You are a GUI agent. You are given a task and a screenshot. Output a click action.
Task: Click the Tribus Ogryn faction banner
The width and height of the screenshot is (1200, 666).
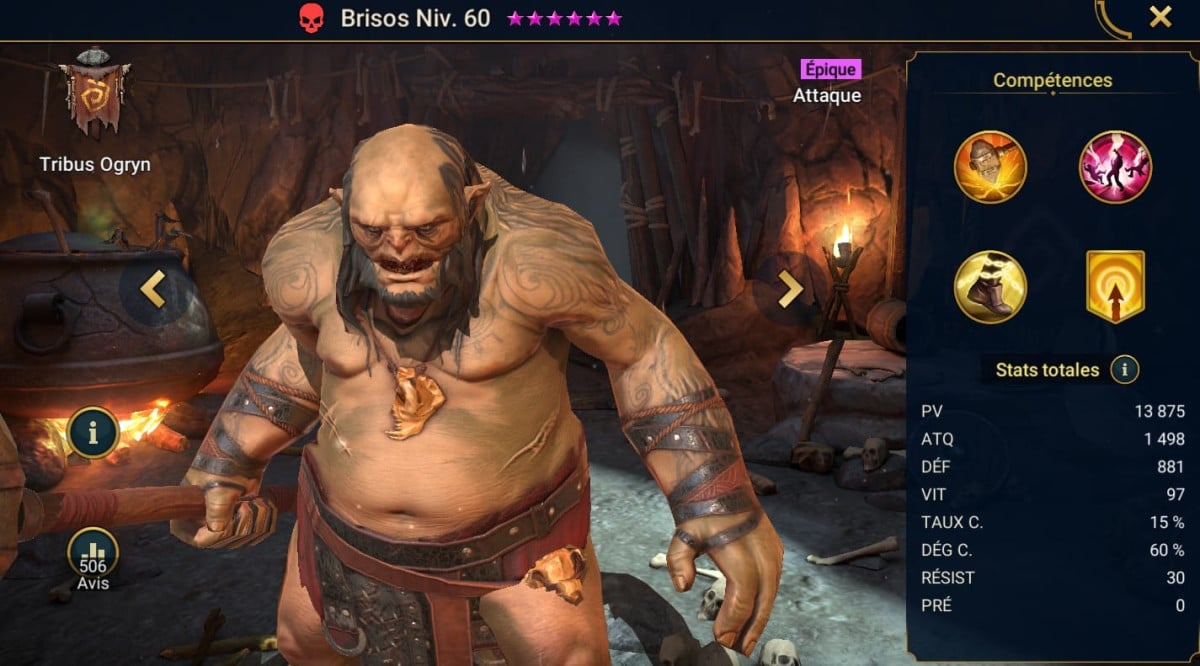(94, 97)
